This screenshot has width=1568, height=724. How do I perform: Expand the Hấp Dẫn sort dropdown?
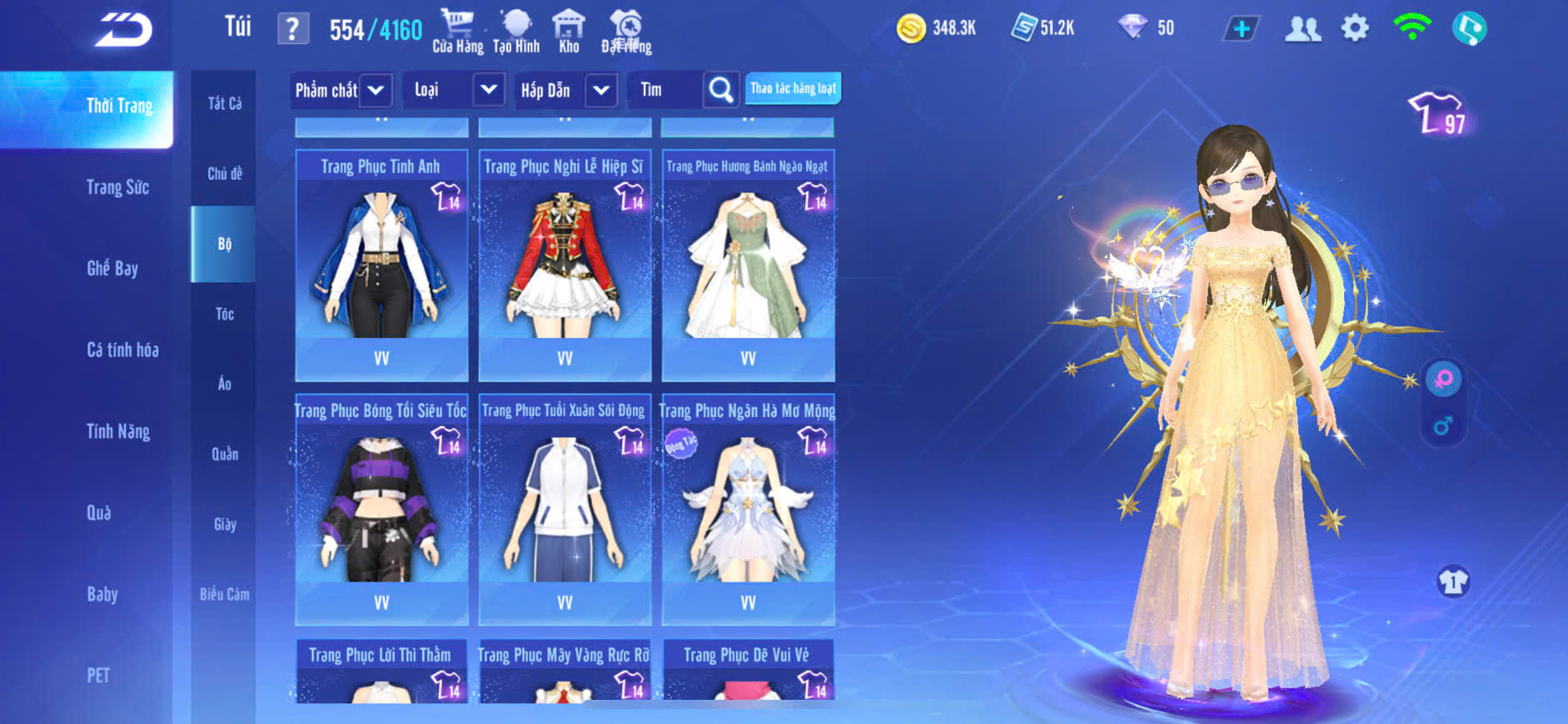[601, 90]
